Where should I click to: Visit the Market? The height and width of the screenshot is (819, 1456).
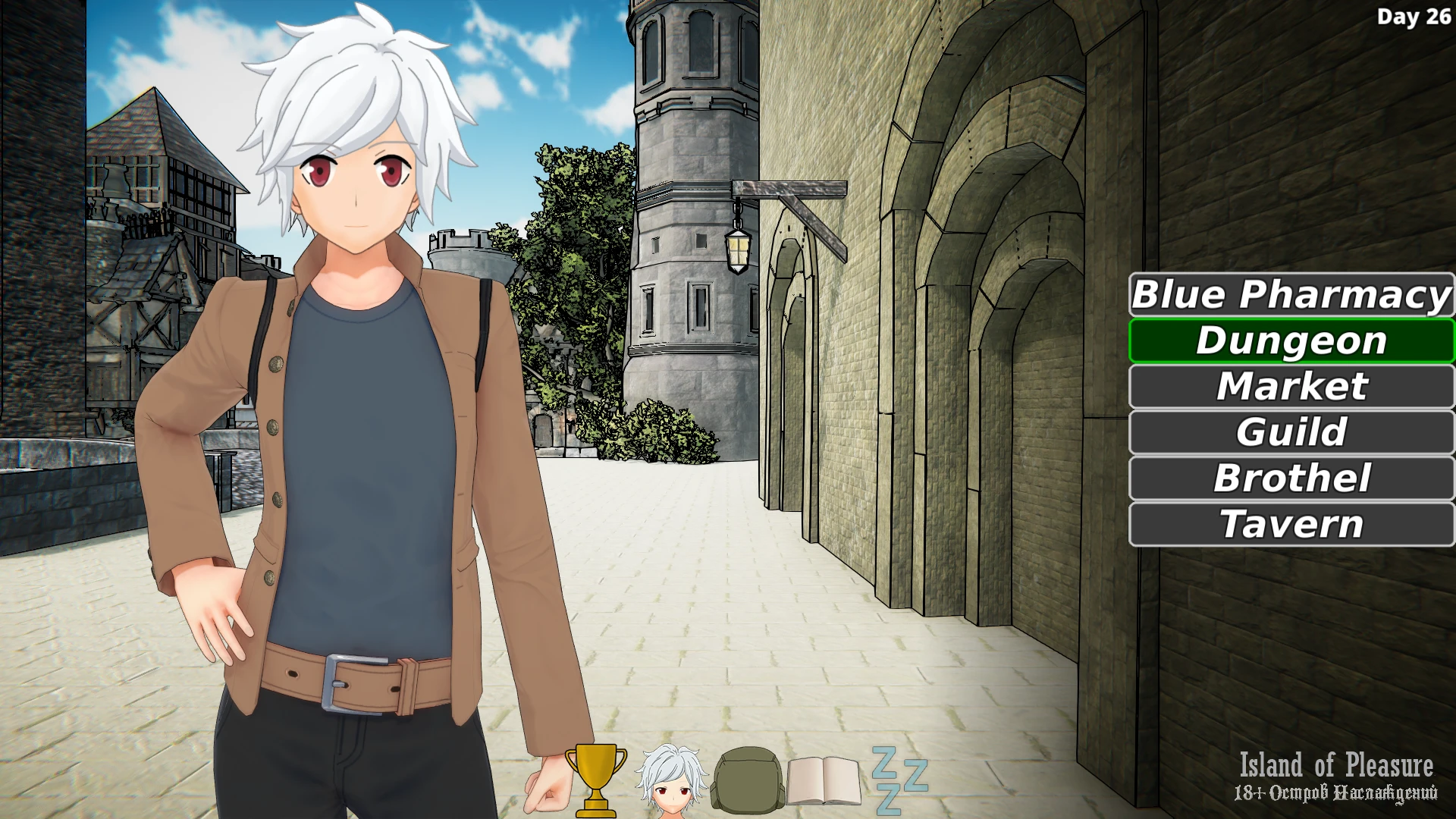pos(1291,387)
